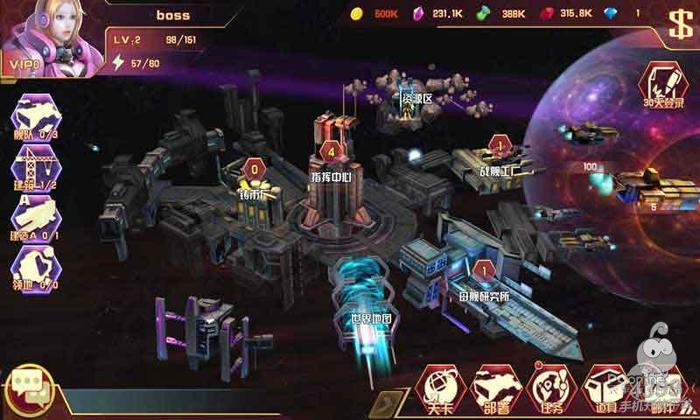Select the 指挥中心 command center label
Screen dimensions: 700x420
pyautogui.click(x=329, y=177)
